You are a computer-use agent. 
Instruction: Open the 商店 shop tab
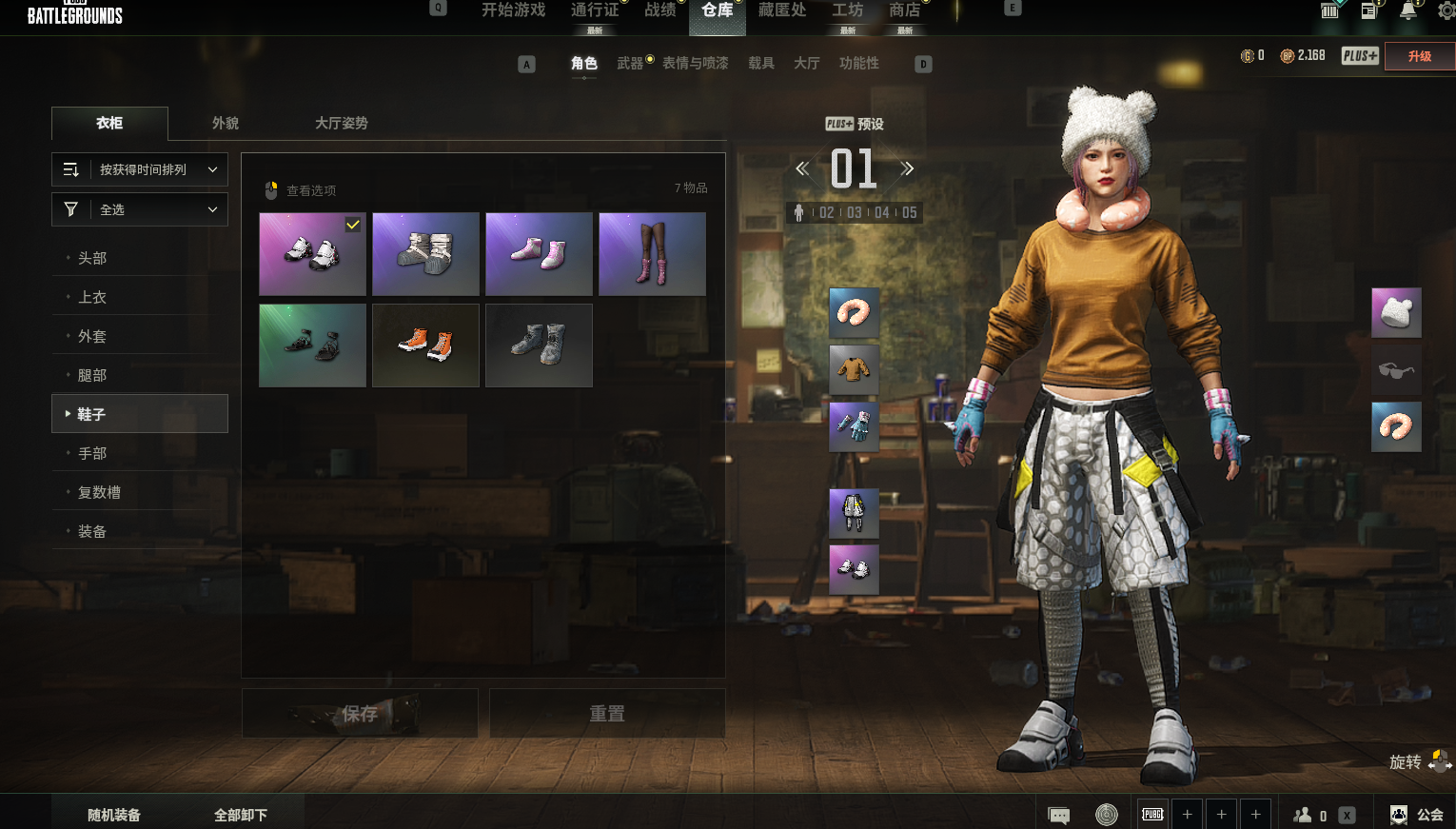click(x=904, y=10)
